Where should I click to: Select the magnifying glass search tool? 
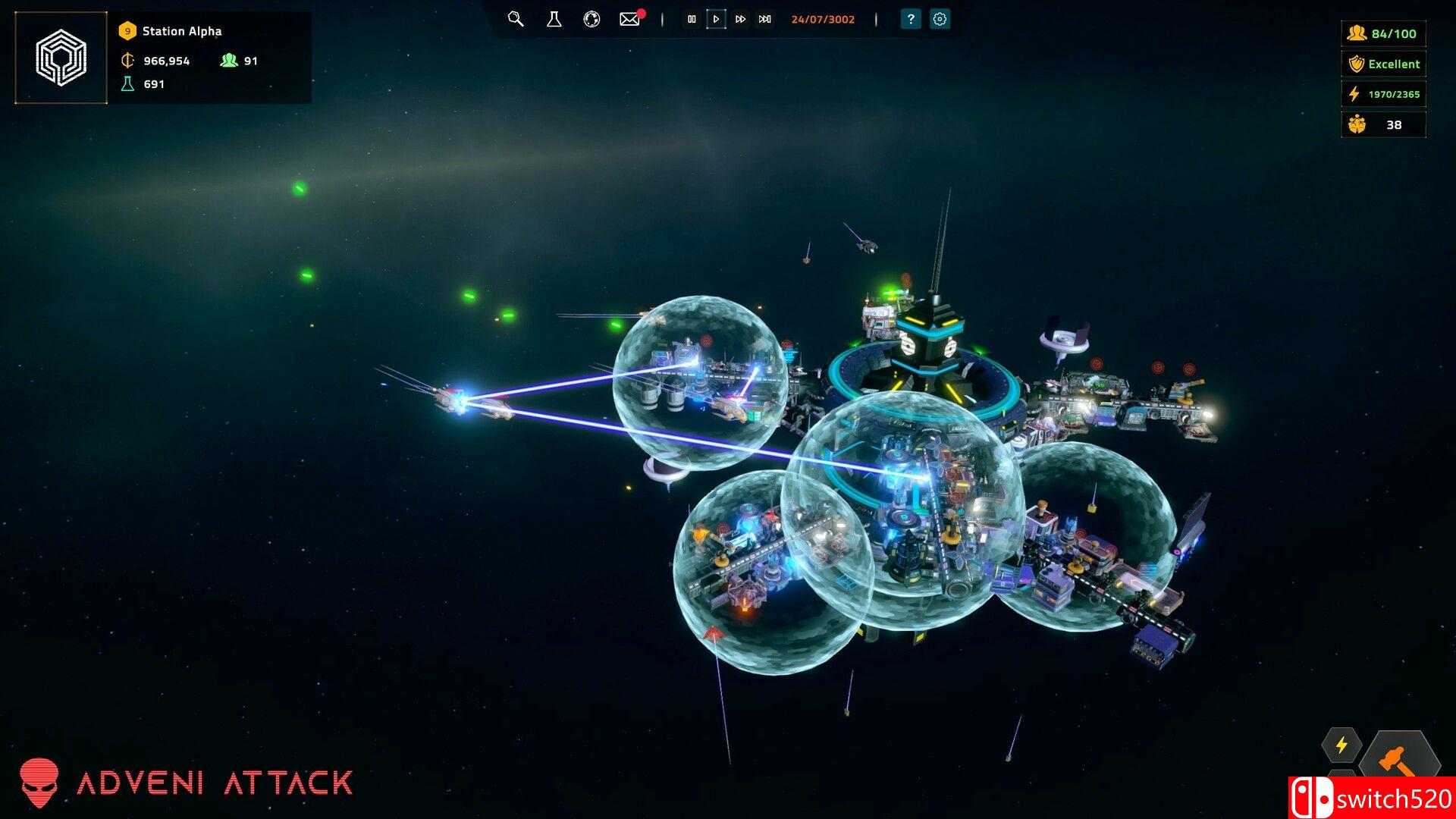tap(516, 20)
